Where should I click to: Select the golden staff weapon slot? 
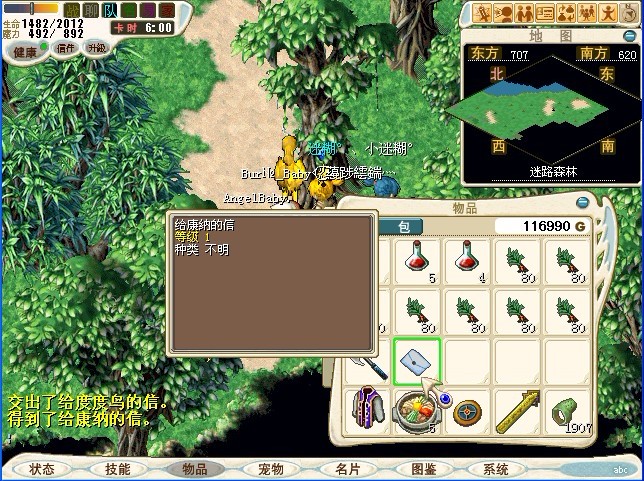(x=518, y=412)
